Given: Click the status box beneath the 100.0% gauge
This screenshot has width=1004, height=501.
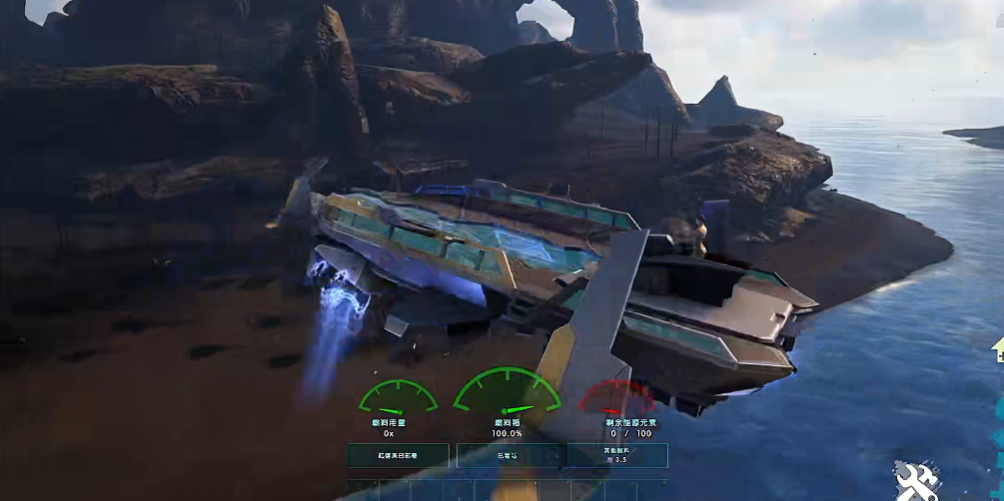Looking at the screenshot, I should pos(507,455).
